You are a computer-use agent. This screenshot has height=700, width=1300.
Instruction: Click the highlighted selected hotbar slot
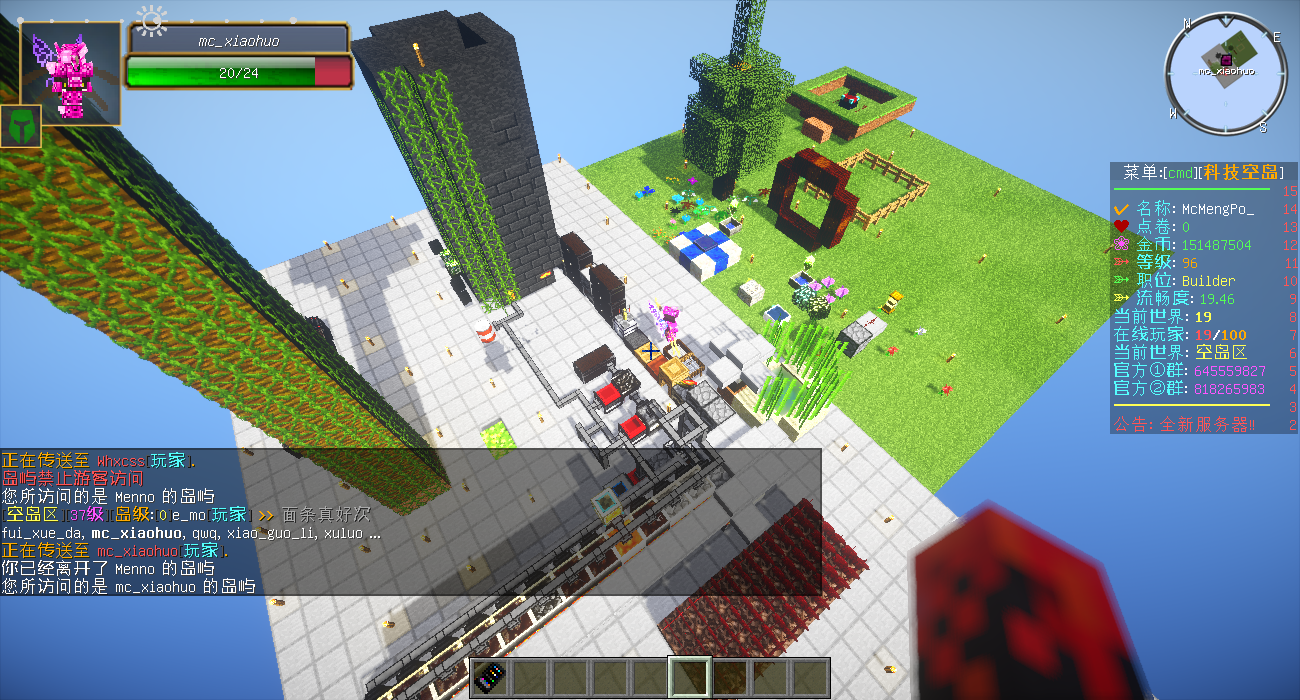point(690,677)
